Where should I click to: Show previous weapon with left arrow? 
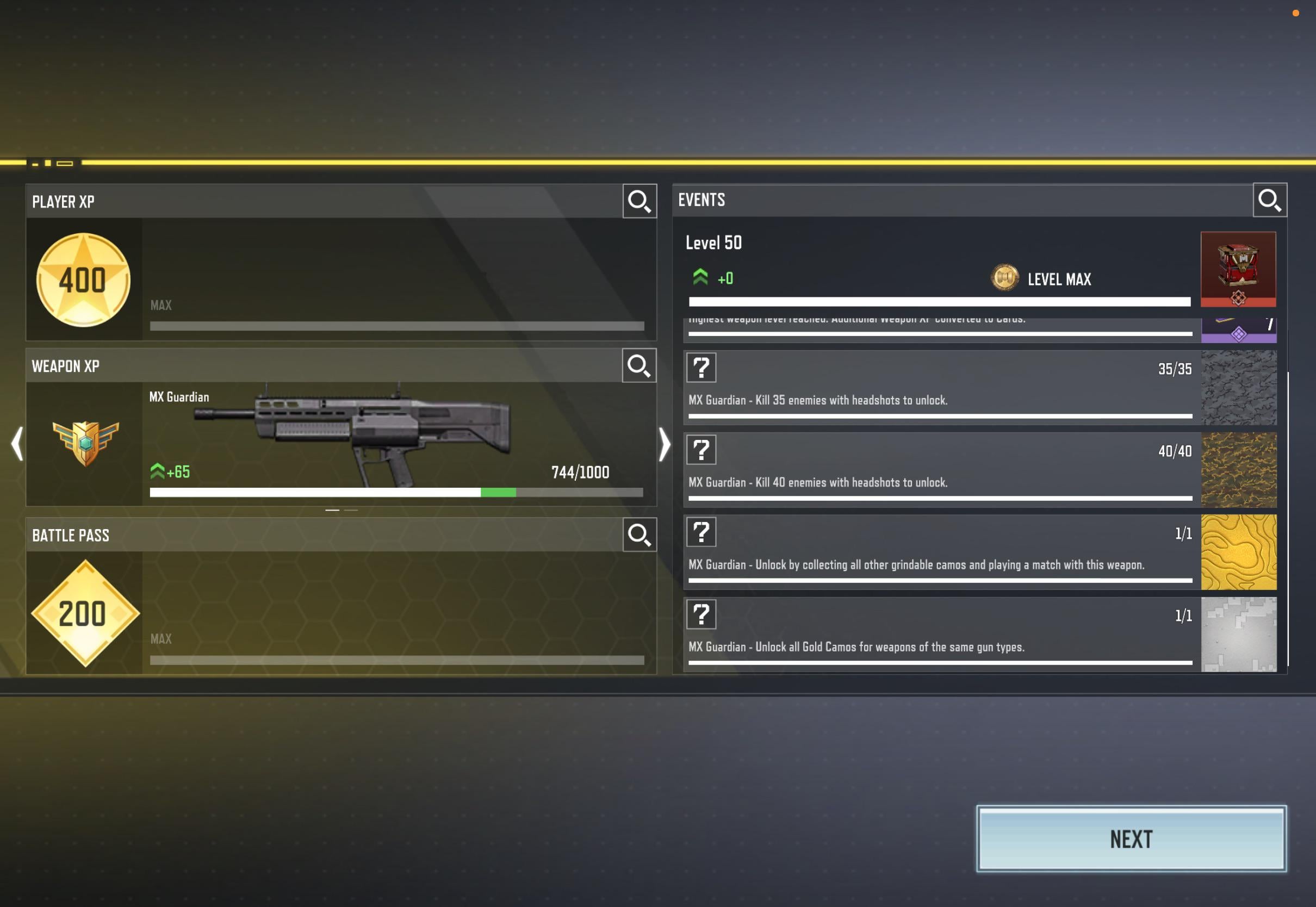pyautogui.click(x=17, y=443)
